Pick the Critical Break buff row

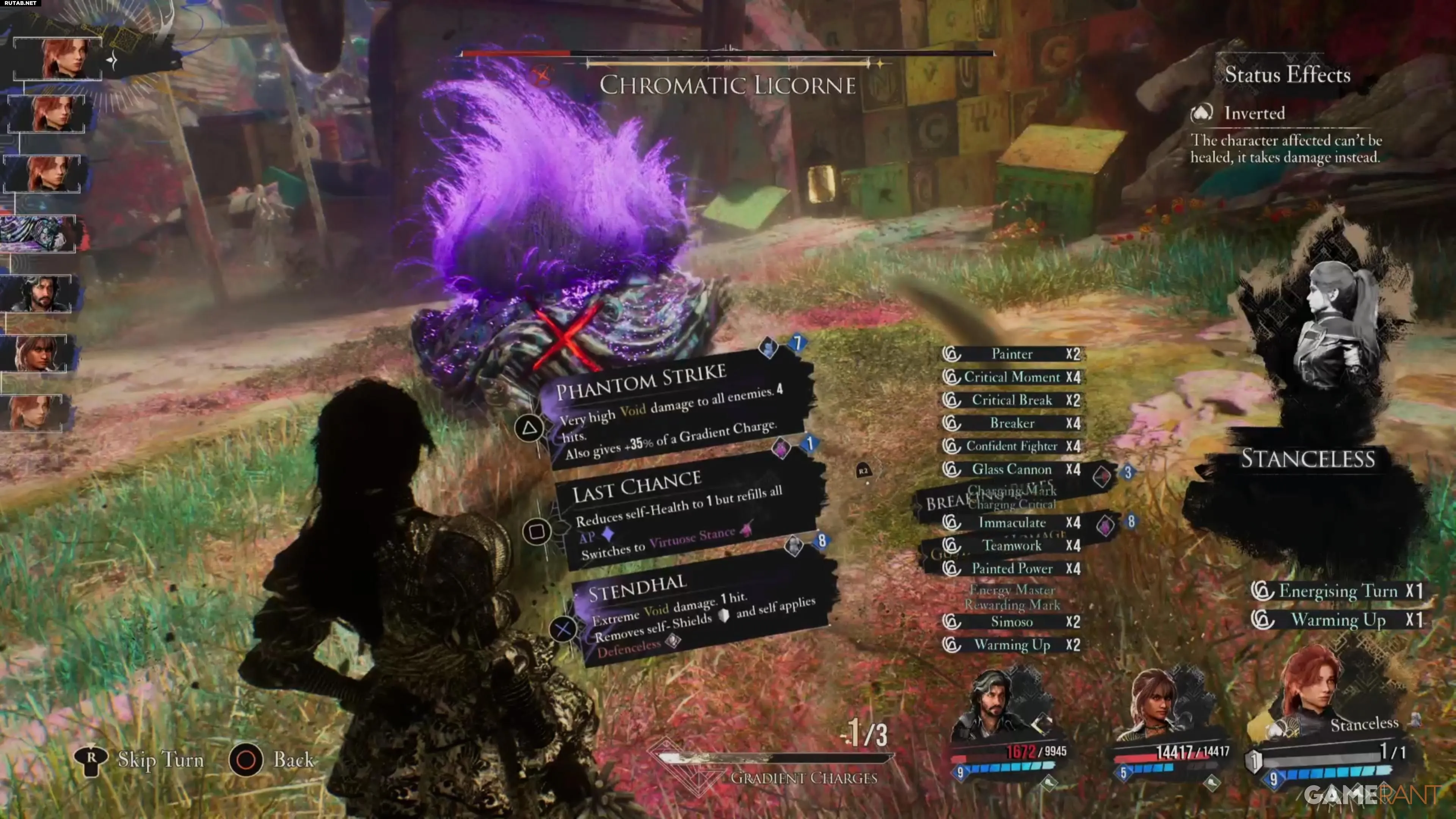[1011, 400]
